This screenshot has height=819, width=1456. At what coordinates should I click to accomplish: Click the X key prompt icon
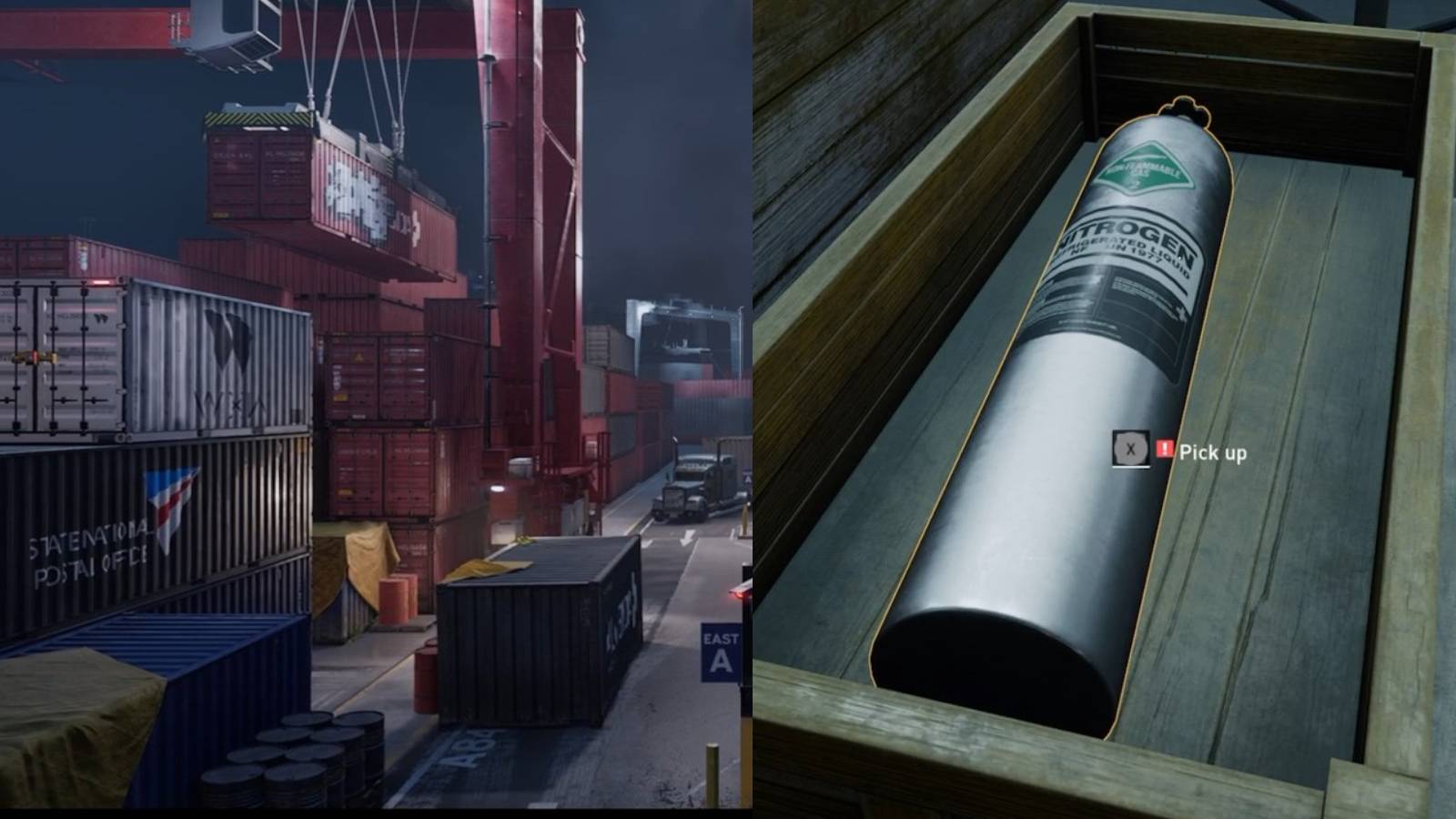point(1131,450)
